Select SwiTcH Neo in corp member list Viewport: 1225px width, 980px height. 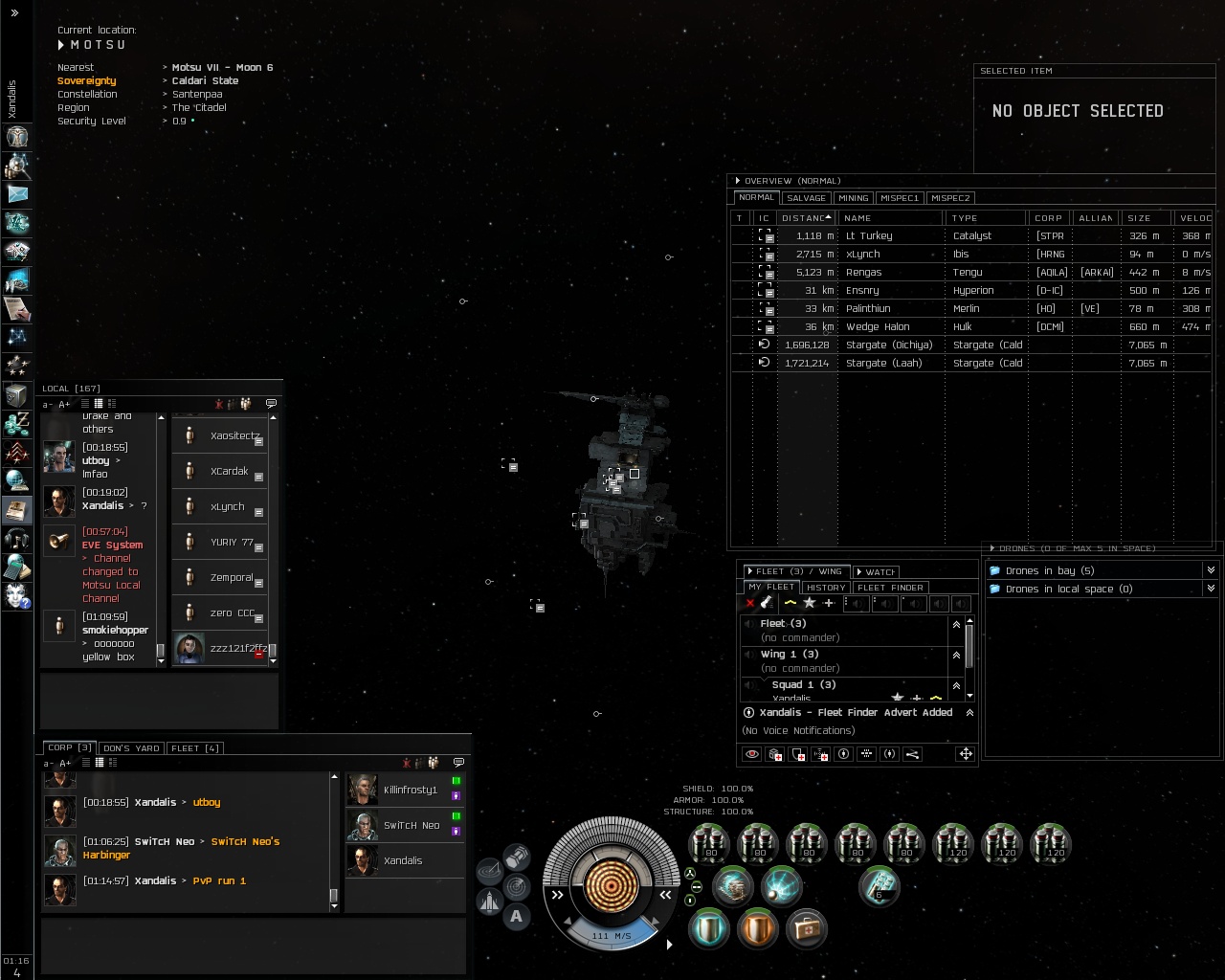point(412,825)
